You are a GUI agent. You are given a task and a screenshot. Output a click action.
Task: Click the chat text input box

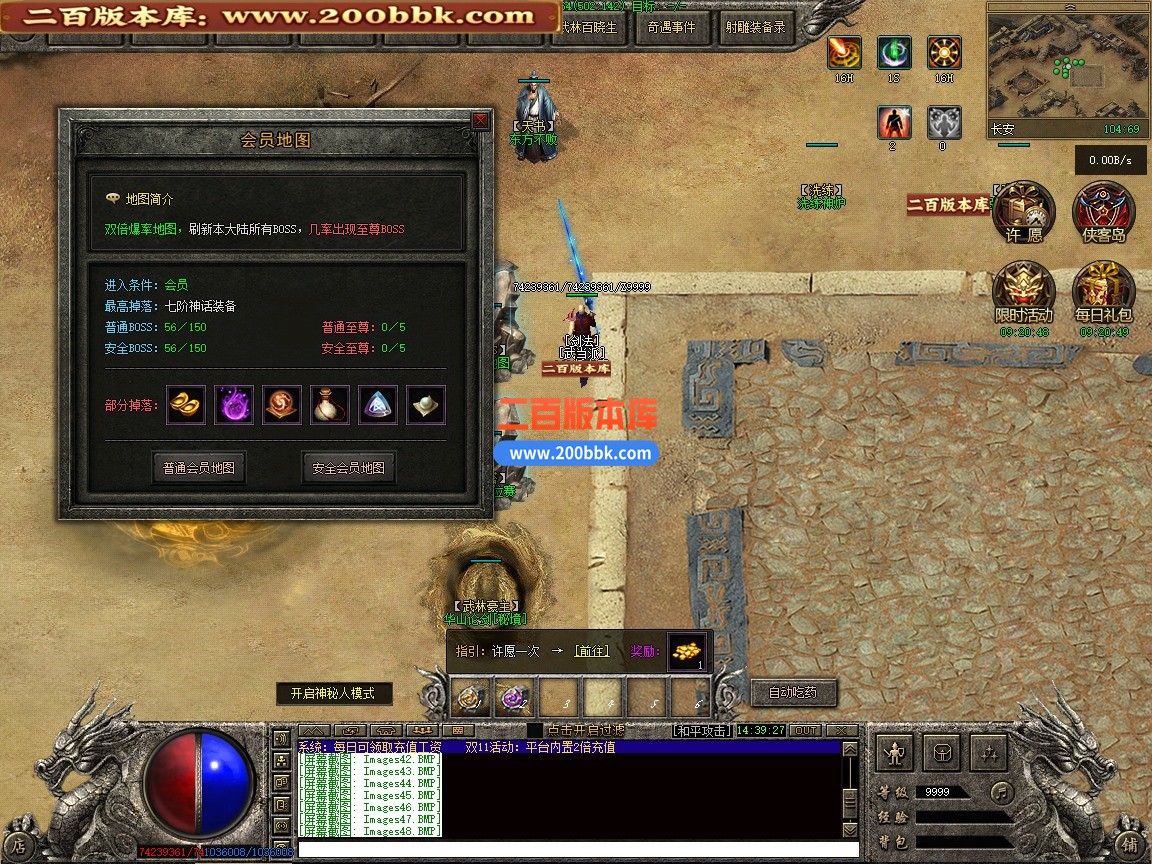[x=570, y=849]
